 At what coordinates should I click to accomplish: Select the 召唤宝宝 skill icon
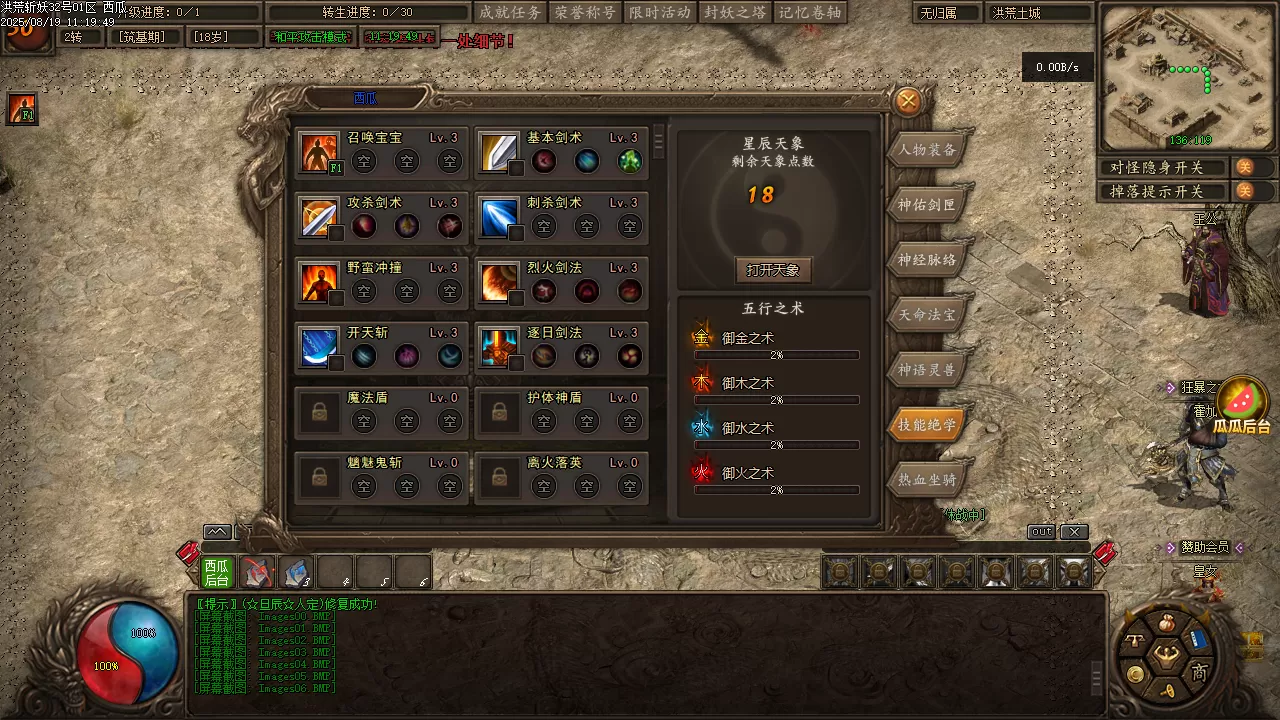319,151
